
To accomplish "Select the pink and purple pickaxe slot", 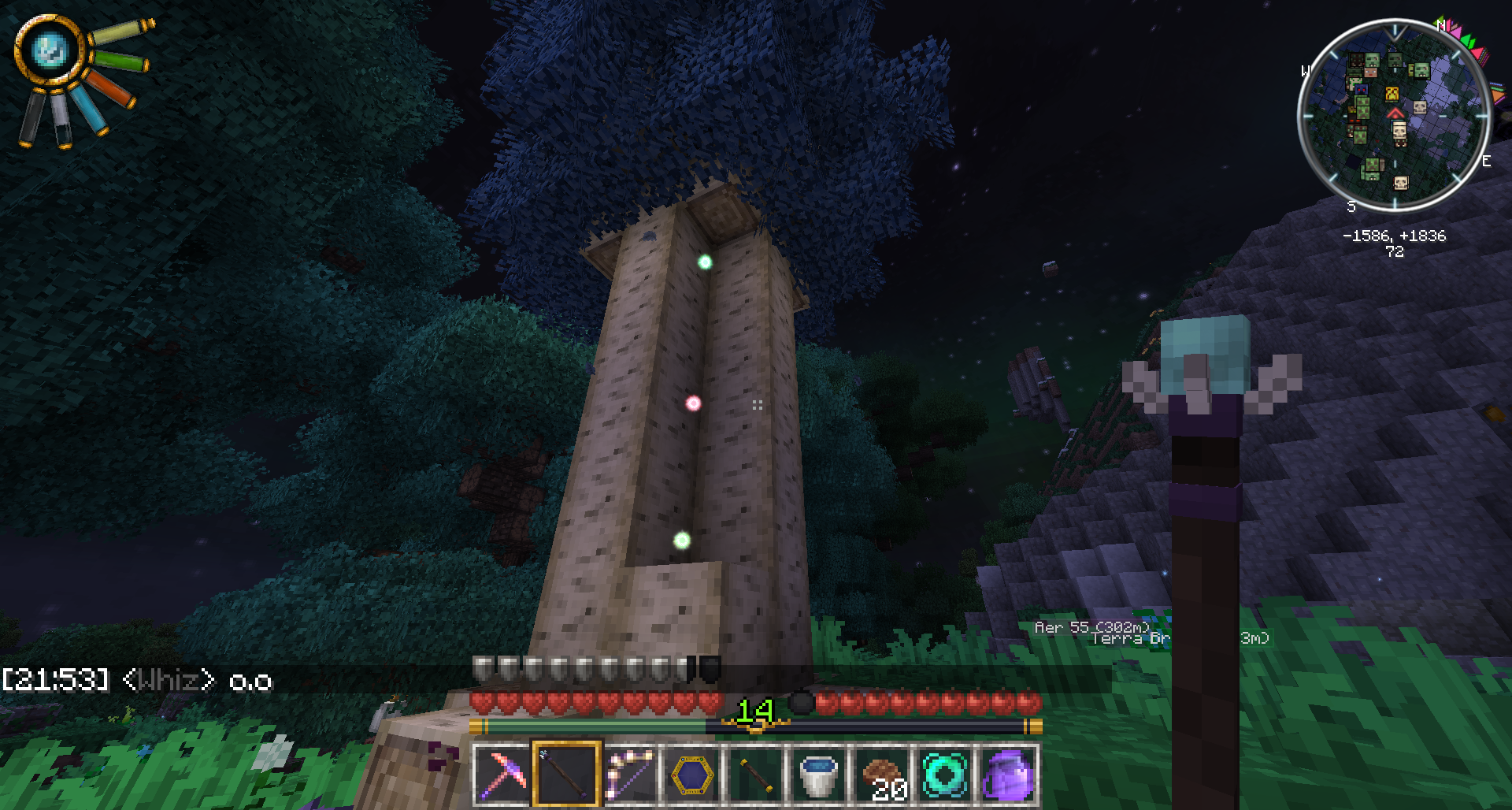I will coord(502,775).
